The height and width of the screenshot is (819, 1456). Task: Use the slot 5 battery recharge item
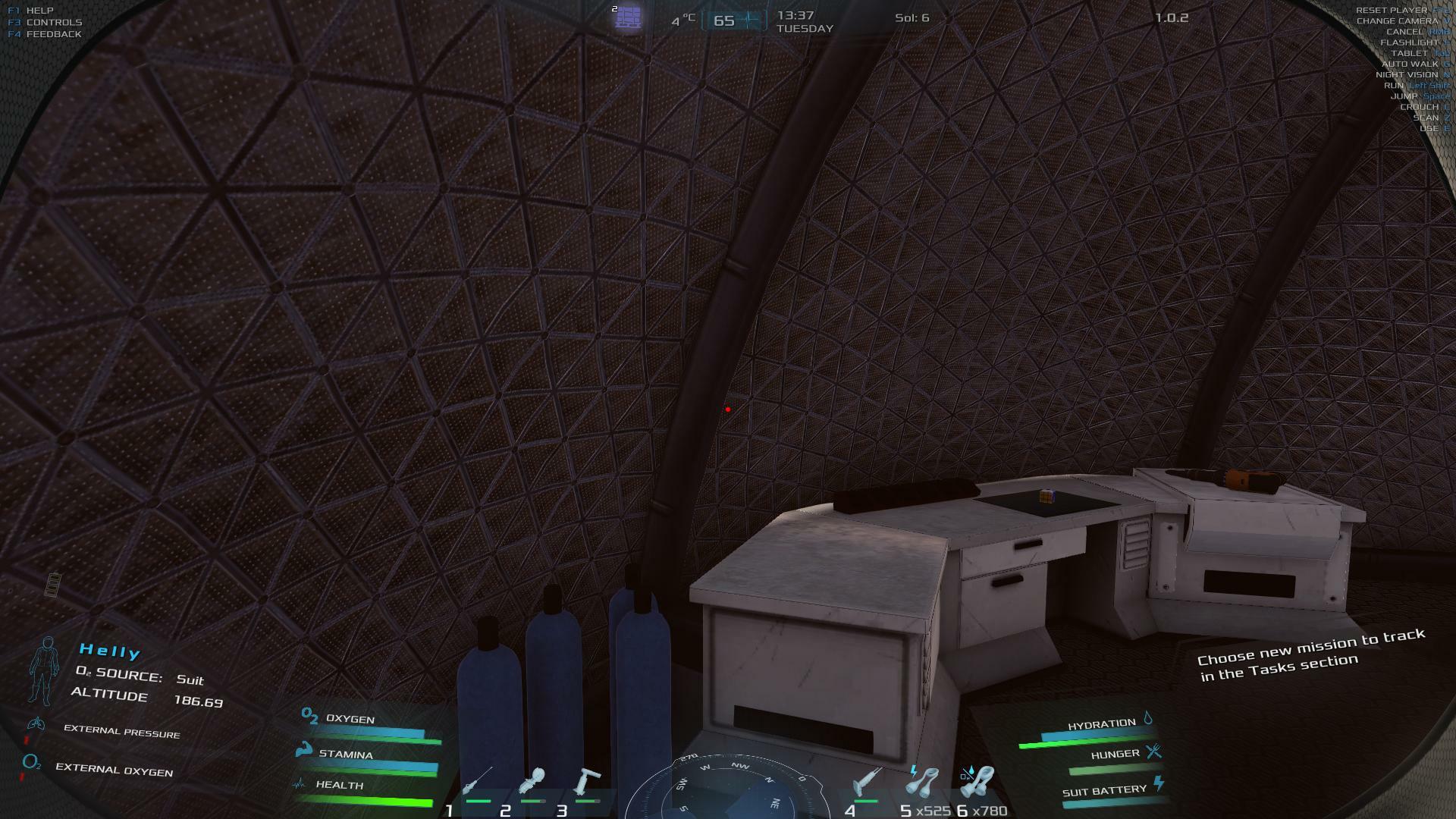click(924, 781)
